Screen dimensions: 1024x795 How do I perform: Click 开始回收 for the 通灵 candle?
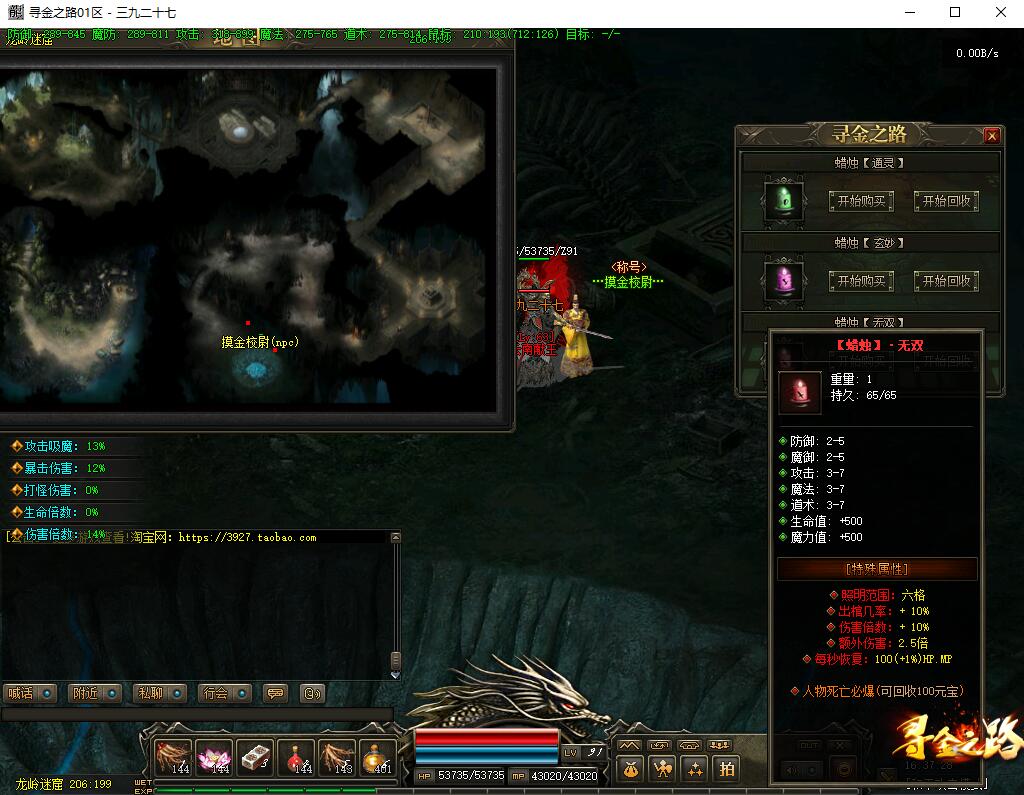click(x=945, y=201)
